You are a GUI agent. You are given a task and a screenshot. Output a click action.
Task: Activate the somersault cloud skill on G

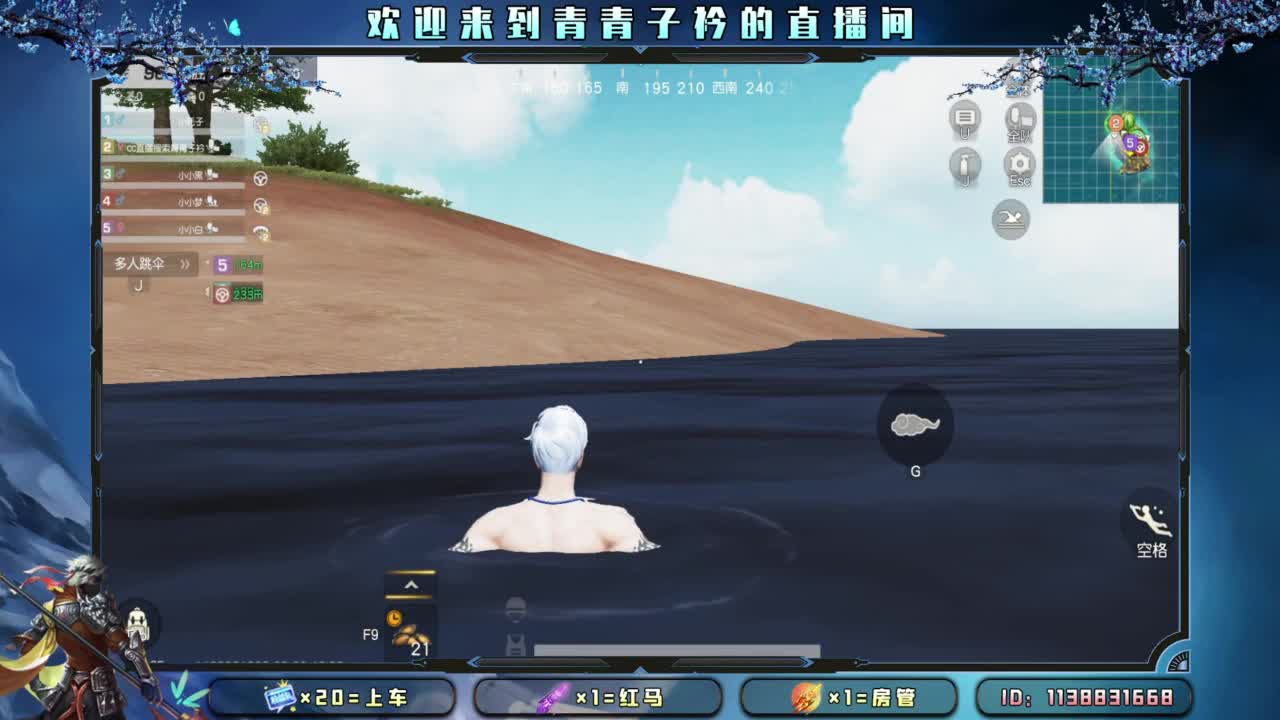point(916,426)
